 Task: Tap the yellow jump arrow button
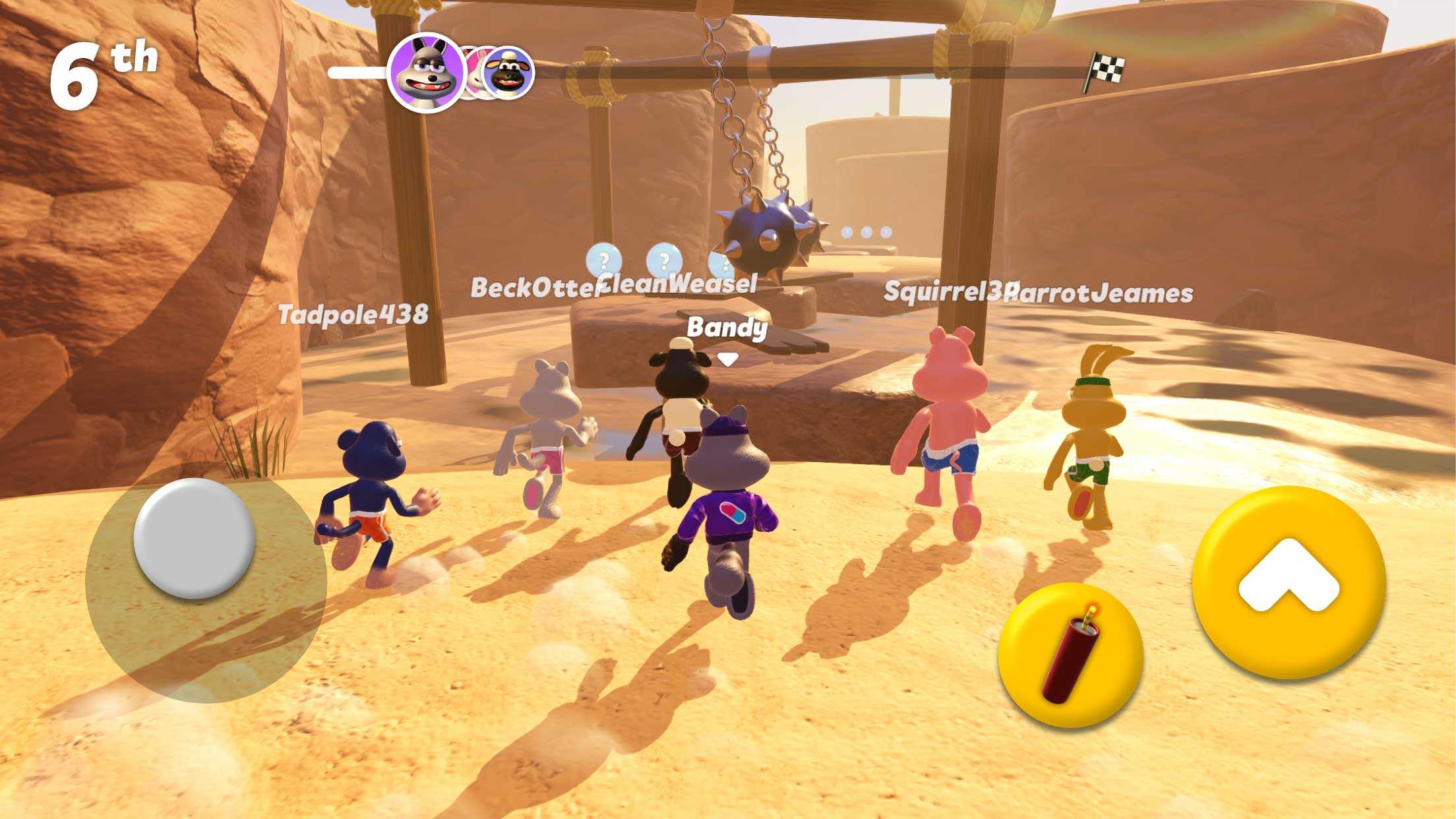point(1289,583)
